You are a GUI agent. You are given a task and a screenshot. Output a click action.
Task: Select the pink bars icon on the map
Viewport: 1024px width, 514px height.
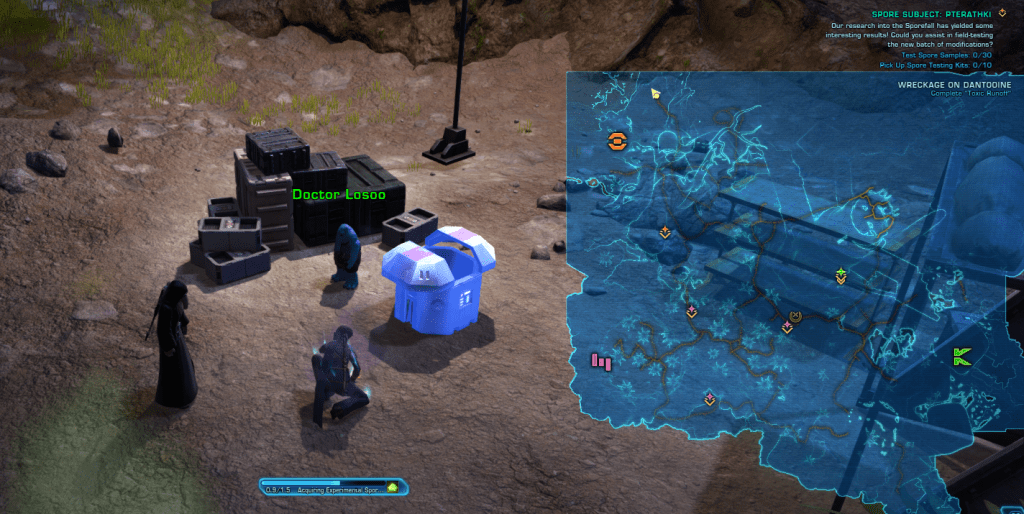pyautogui.click(x=601, y=360)
